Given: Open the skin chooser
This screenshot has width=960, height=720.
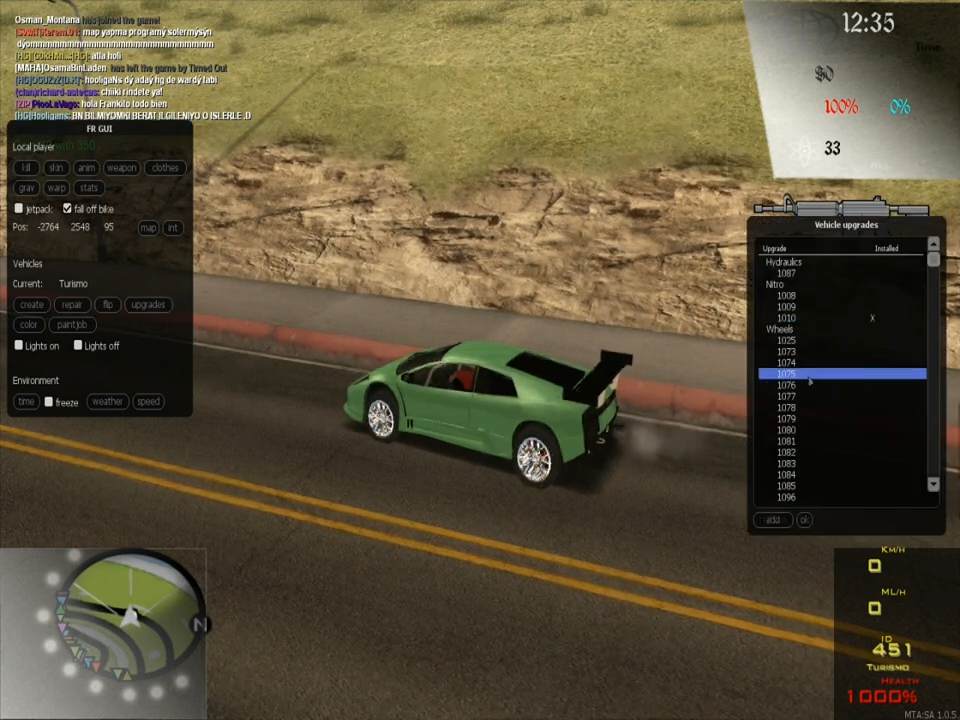Looking at the screenshot, I should 56,168.
